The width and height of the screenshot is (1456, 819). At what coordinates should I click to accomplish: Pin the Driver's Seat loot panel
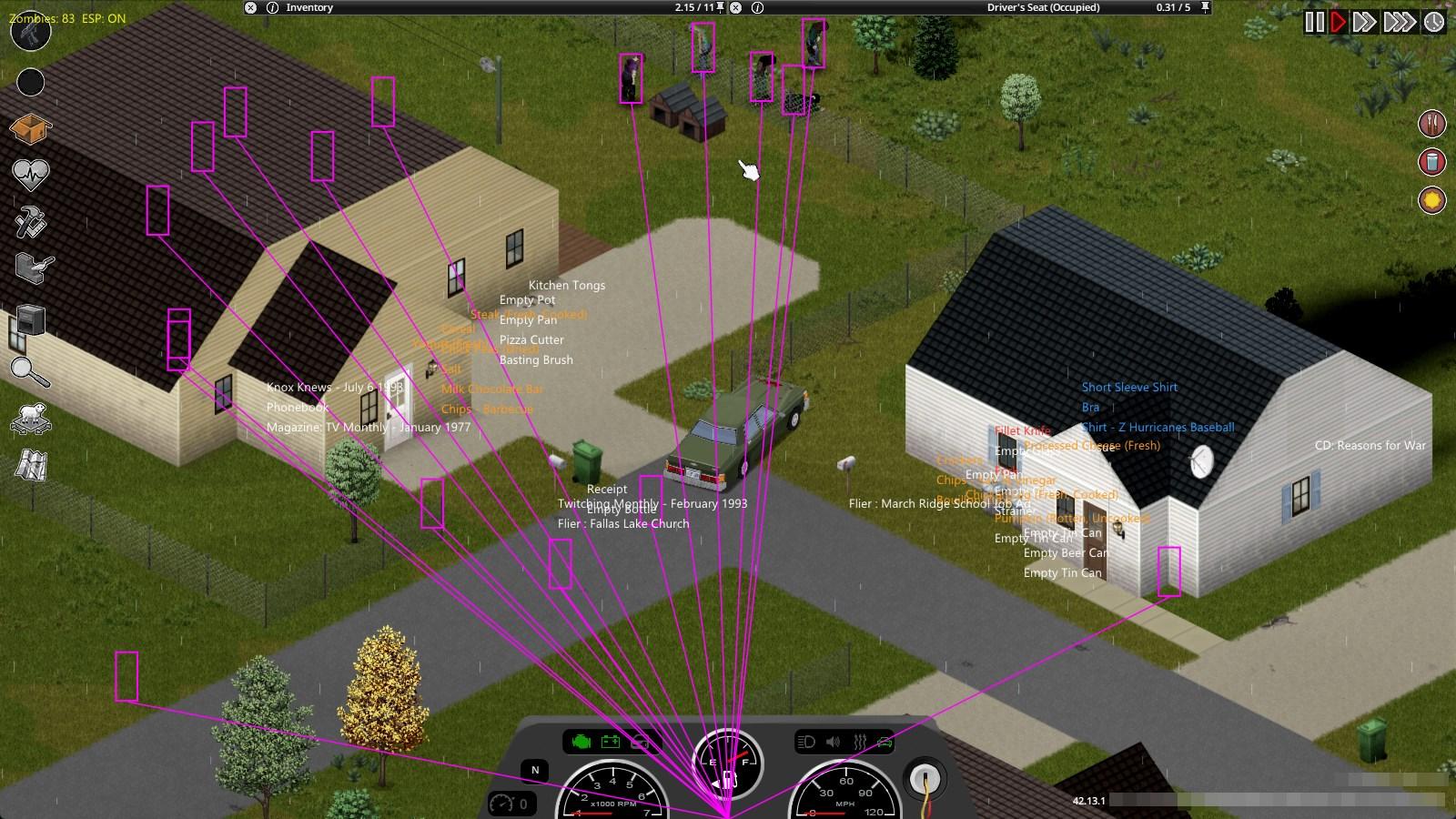(x=1206, y=7)
